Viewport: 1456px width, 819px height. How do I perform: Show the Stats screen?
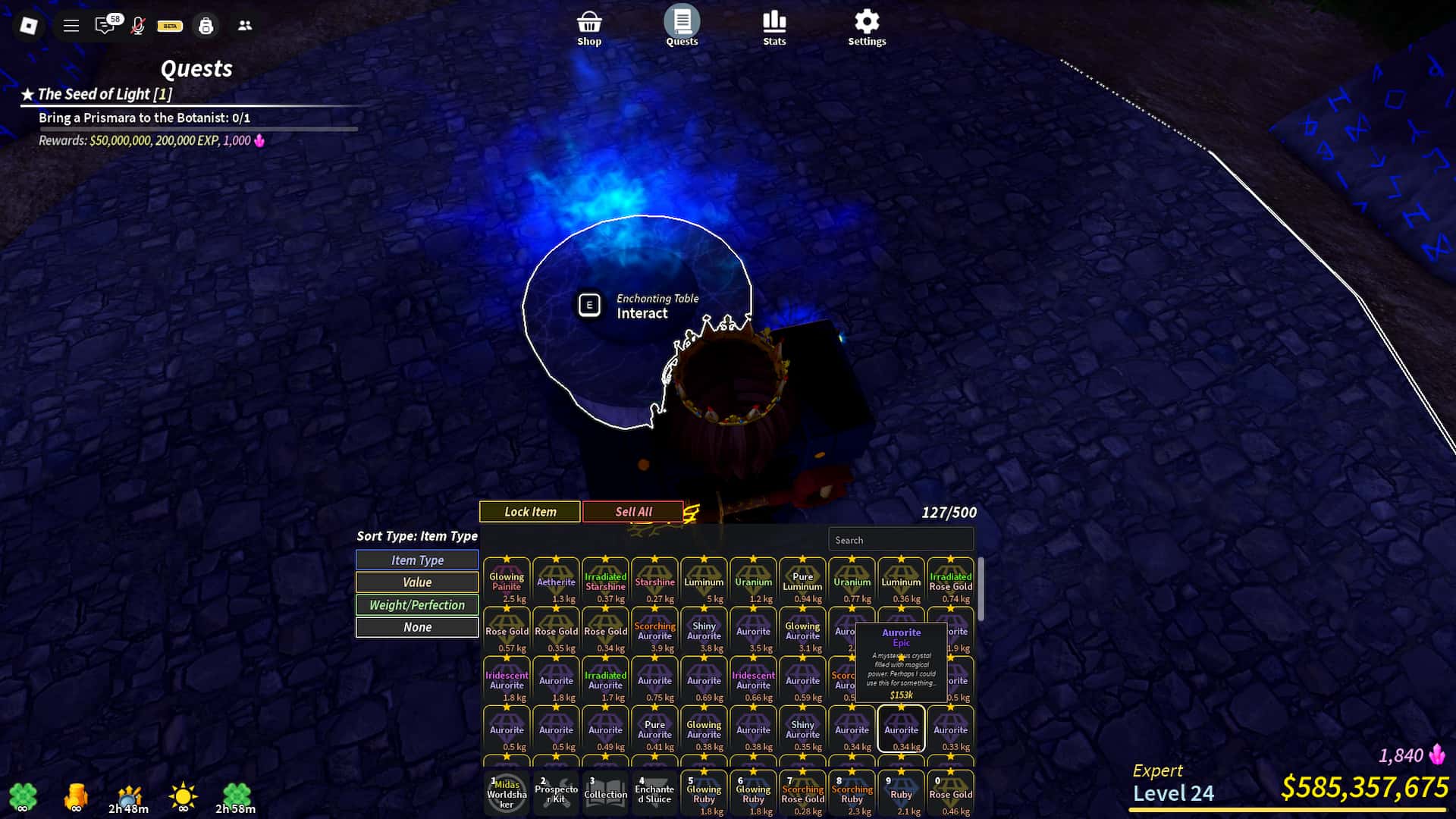(x=774, y=28)
